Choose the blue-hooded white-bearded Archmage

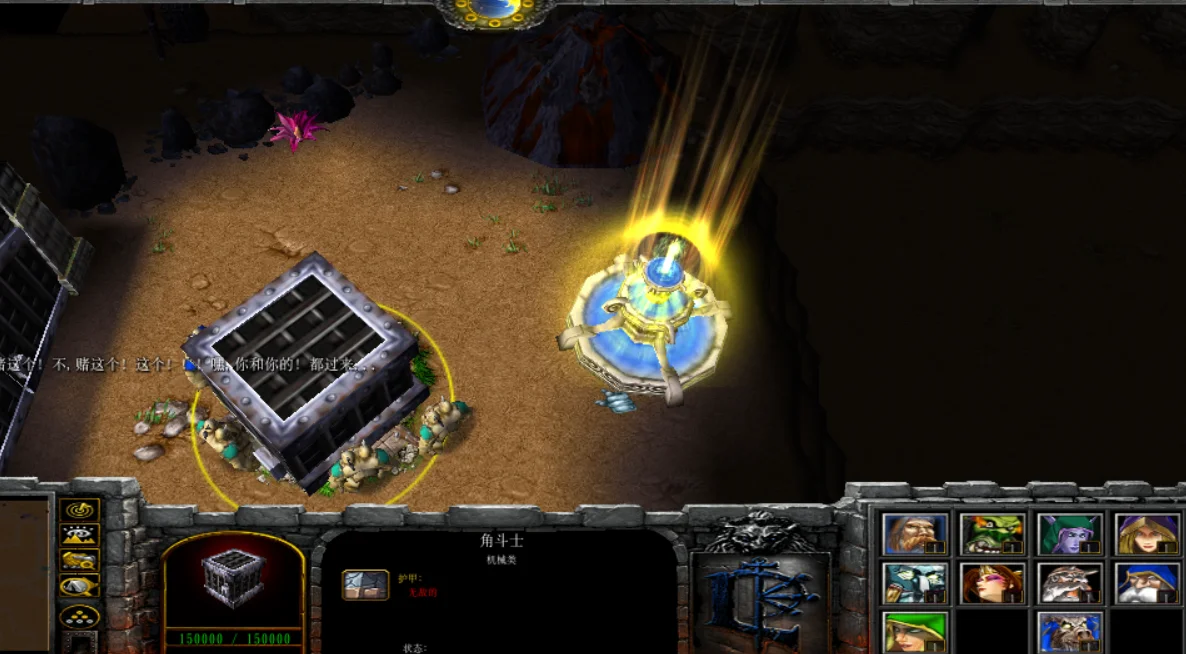(1147, 583)
